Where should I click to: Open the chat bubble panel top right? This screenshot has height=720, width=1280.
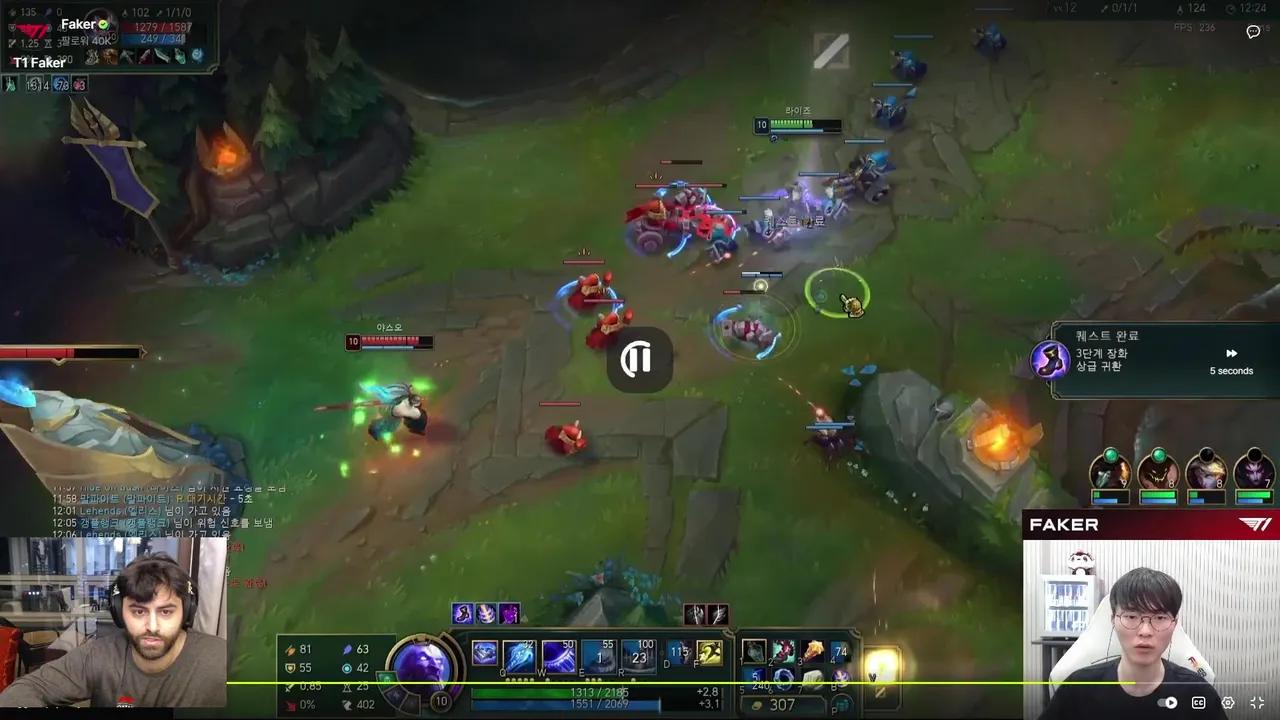pyautogui.click(x=1253, y=33)
